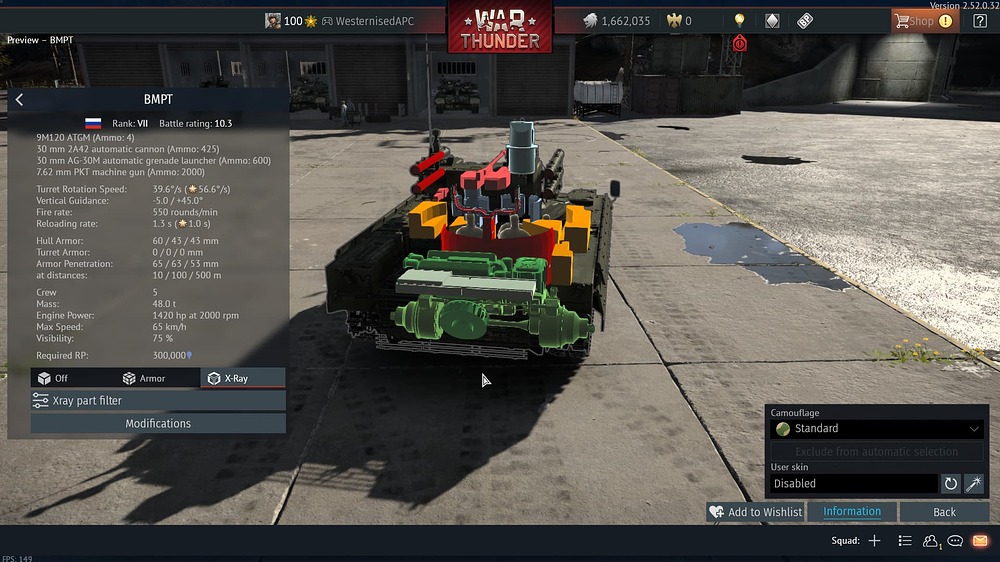
Task: Refresh the user skin list
Action: (951, 483)
